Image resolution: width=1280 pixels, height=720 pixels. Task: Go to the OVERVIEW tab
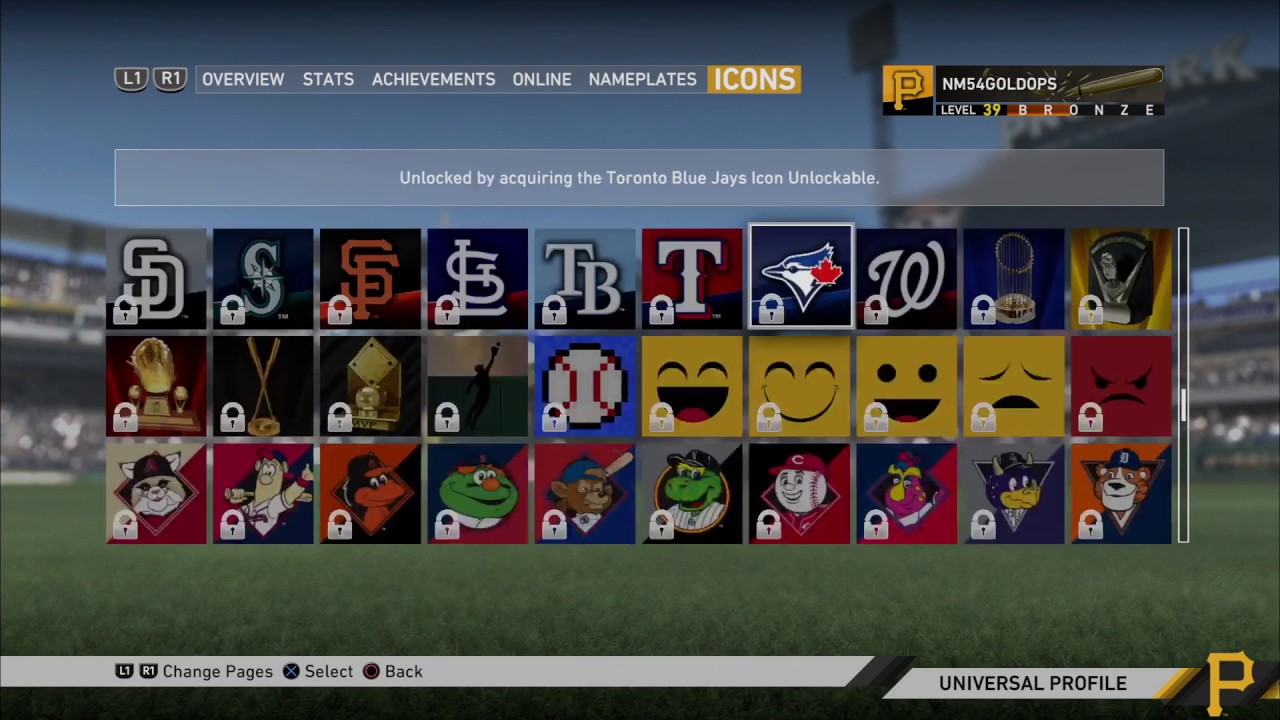(x=243, y=79)
